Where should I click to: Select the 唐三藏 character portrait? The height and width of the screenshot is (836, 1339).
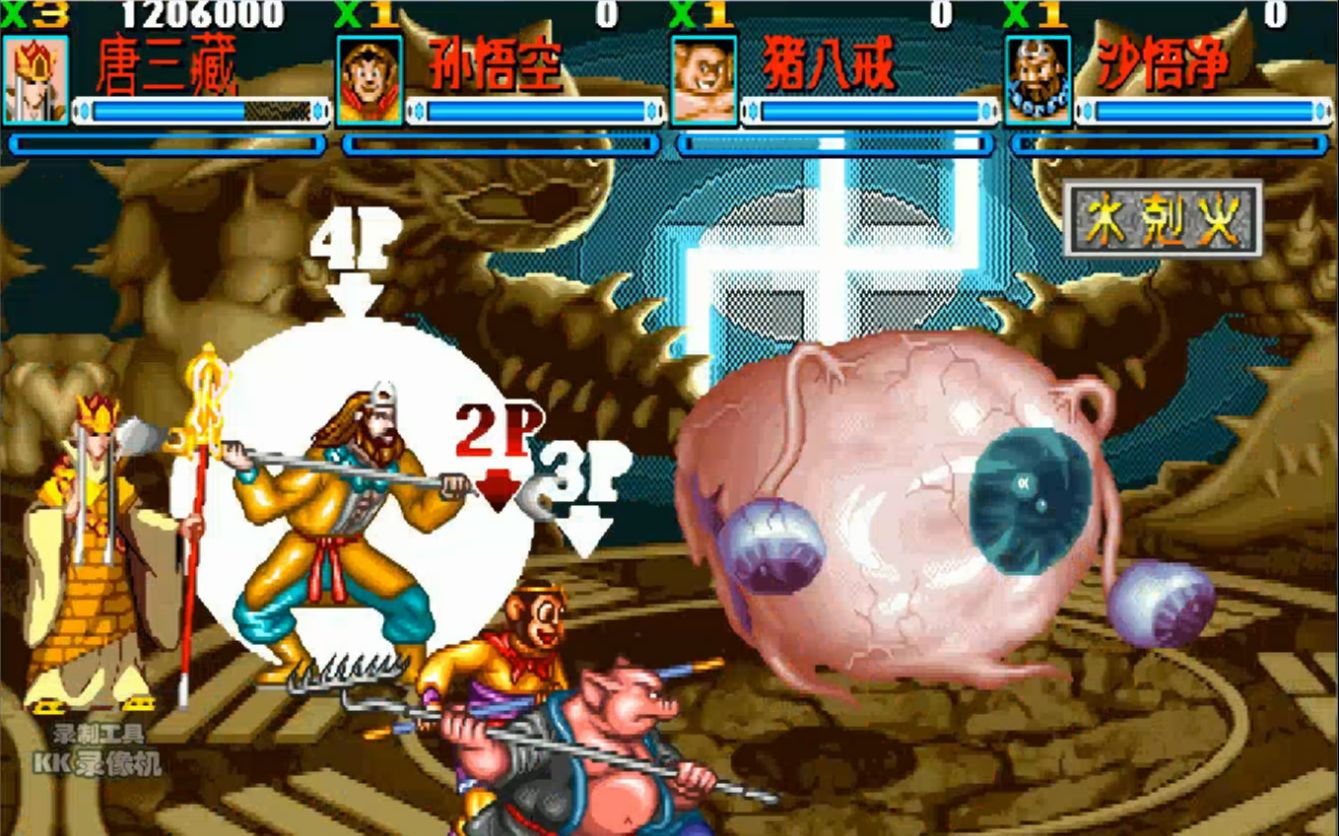point(38,78)
